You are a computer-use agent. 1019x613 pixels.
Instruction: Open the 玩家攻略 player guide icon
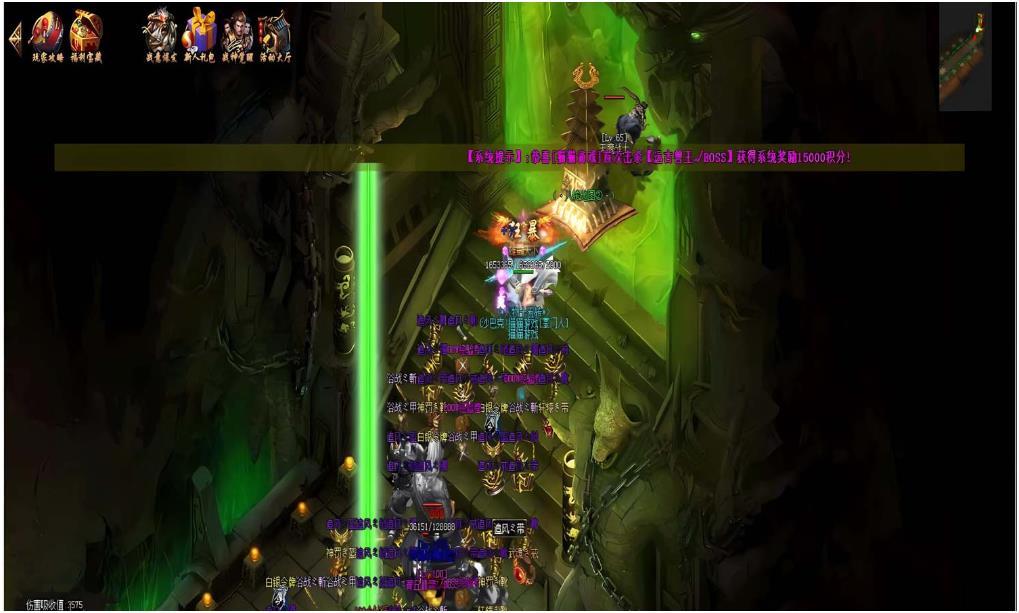pos(46,34)
